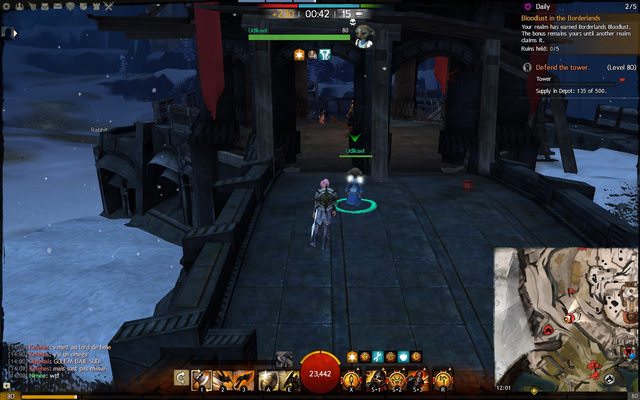Screen dimensions: 640x400
Task: Activate the elite skill bound to R
Action: [x=442, y=380]
